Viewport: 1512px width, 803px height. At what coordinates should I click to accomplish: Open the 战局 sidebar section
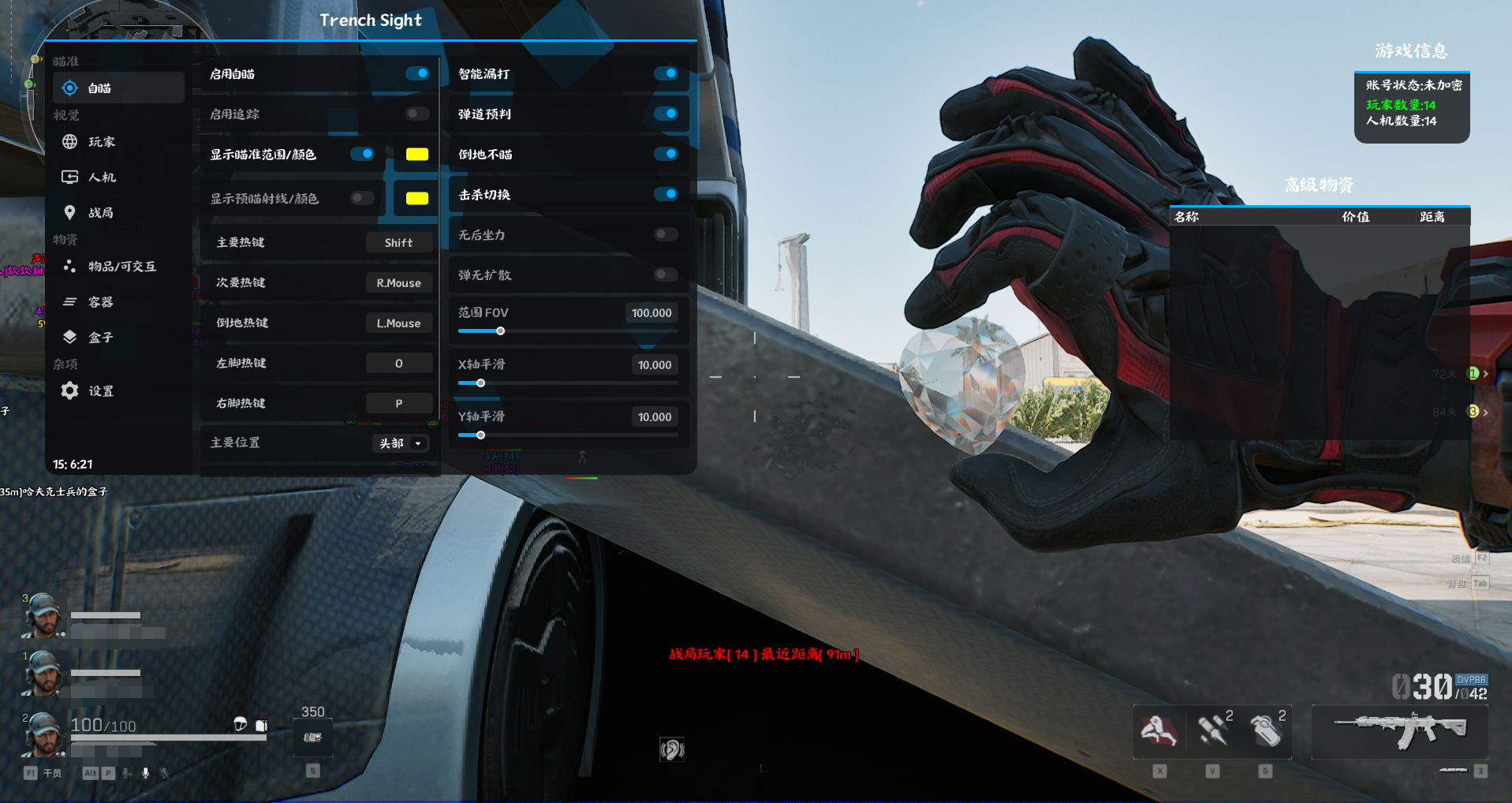point(99,213)
